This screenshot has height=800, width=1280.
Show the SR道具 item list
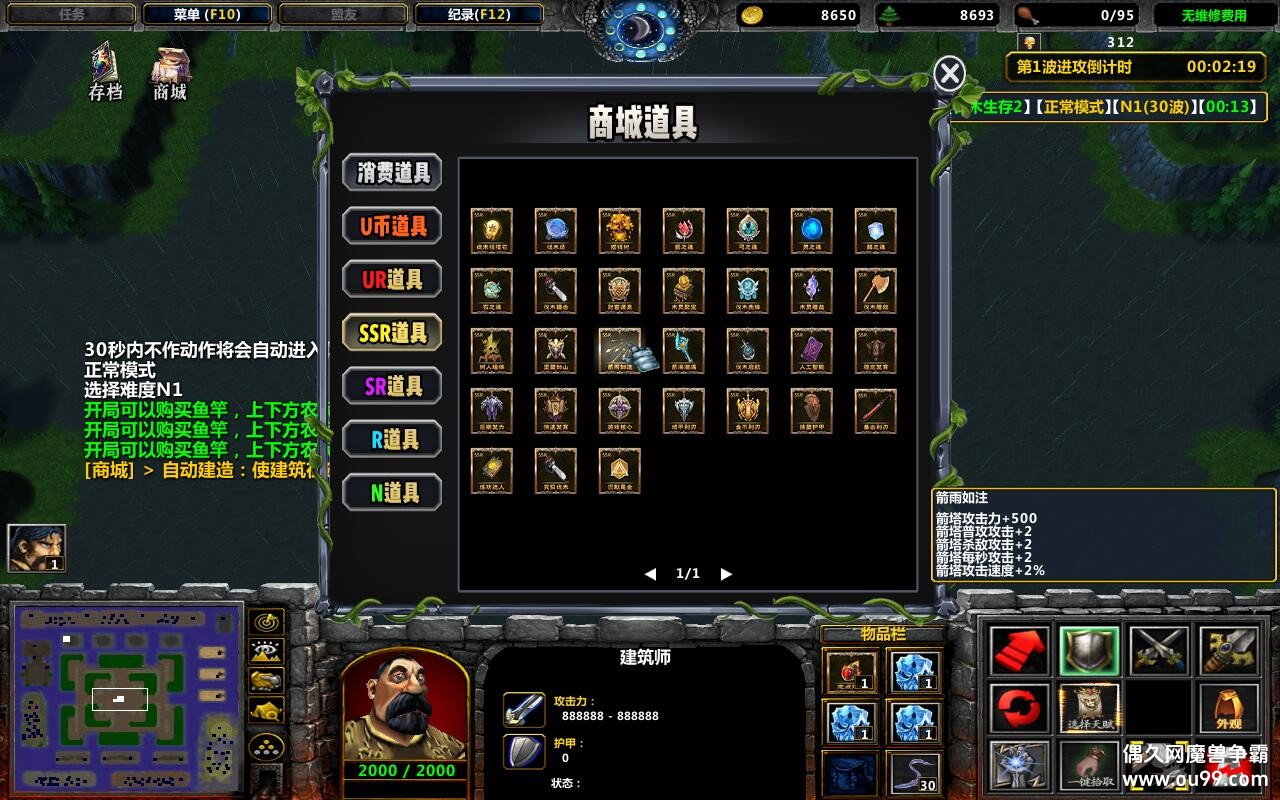393,386
